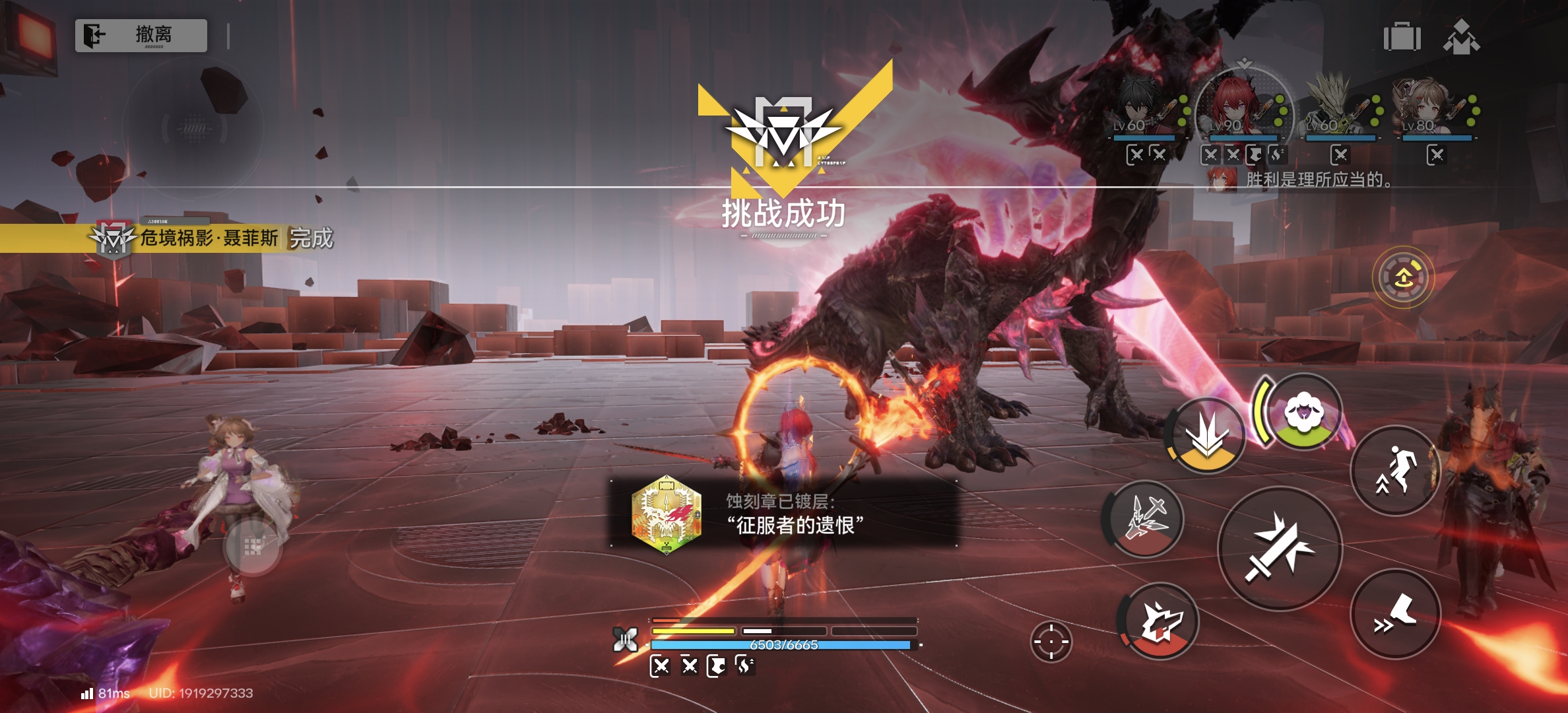Open the briefcase backpack icon
This screenshot has height=713, width=1568.
tap(1402, 37)
